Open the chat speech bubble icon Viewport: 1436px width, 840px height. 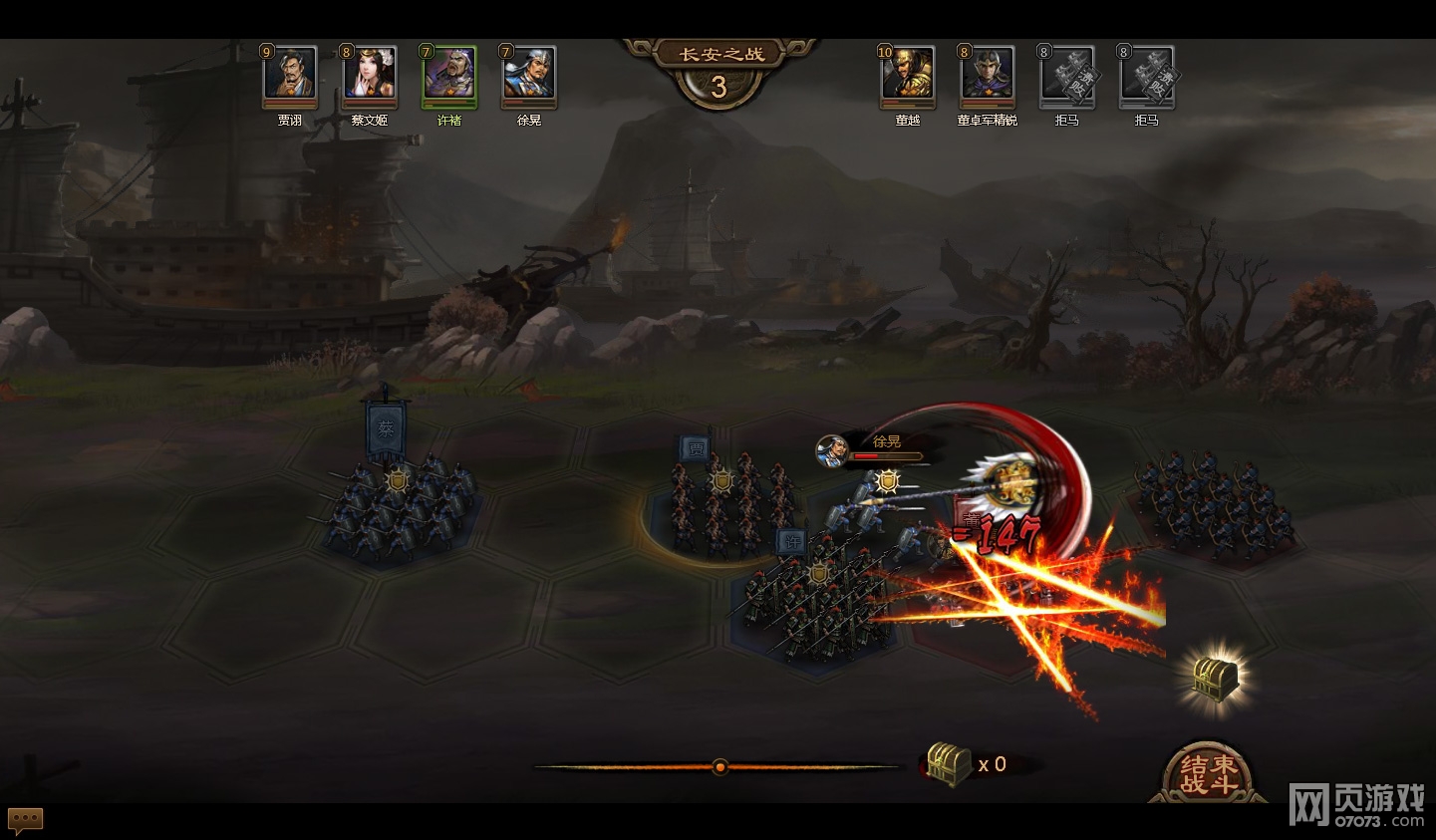(x=26, y=819)
